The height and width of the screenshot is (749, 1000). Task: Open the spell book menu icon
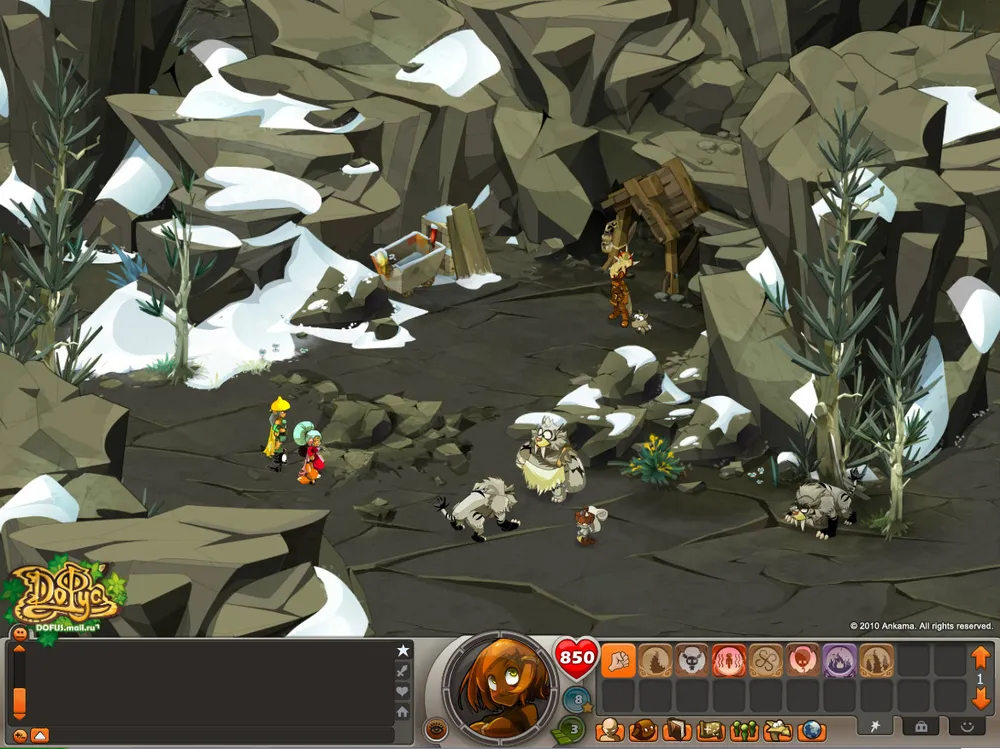677,730
